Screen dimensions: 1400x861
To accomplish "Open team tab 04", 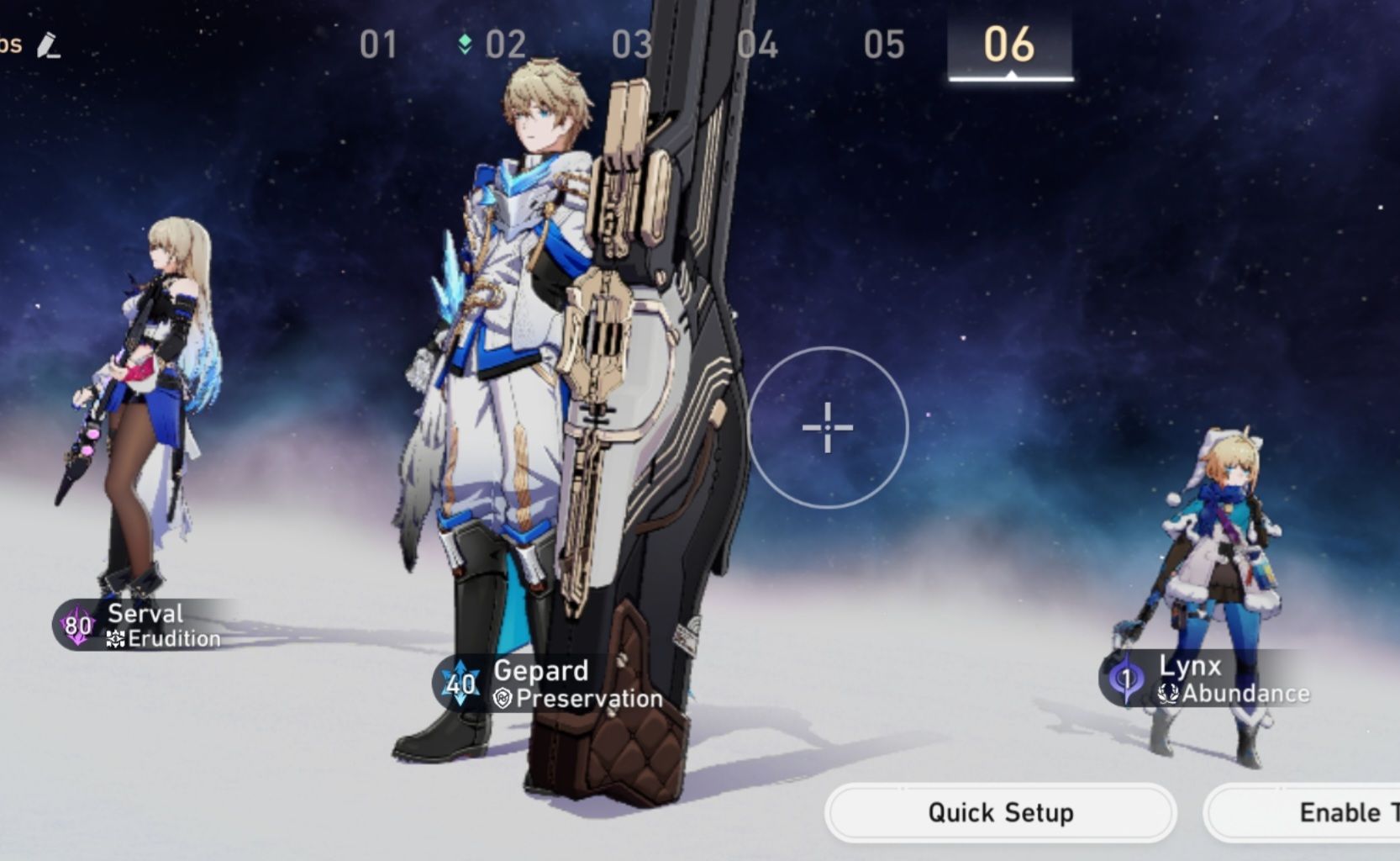I will 757,46.
